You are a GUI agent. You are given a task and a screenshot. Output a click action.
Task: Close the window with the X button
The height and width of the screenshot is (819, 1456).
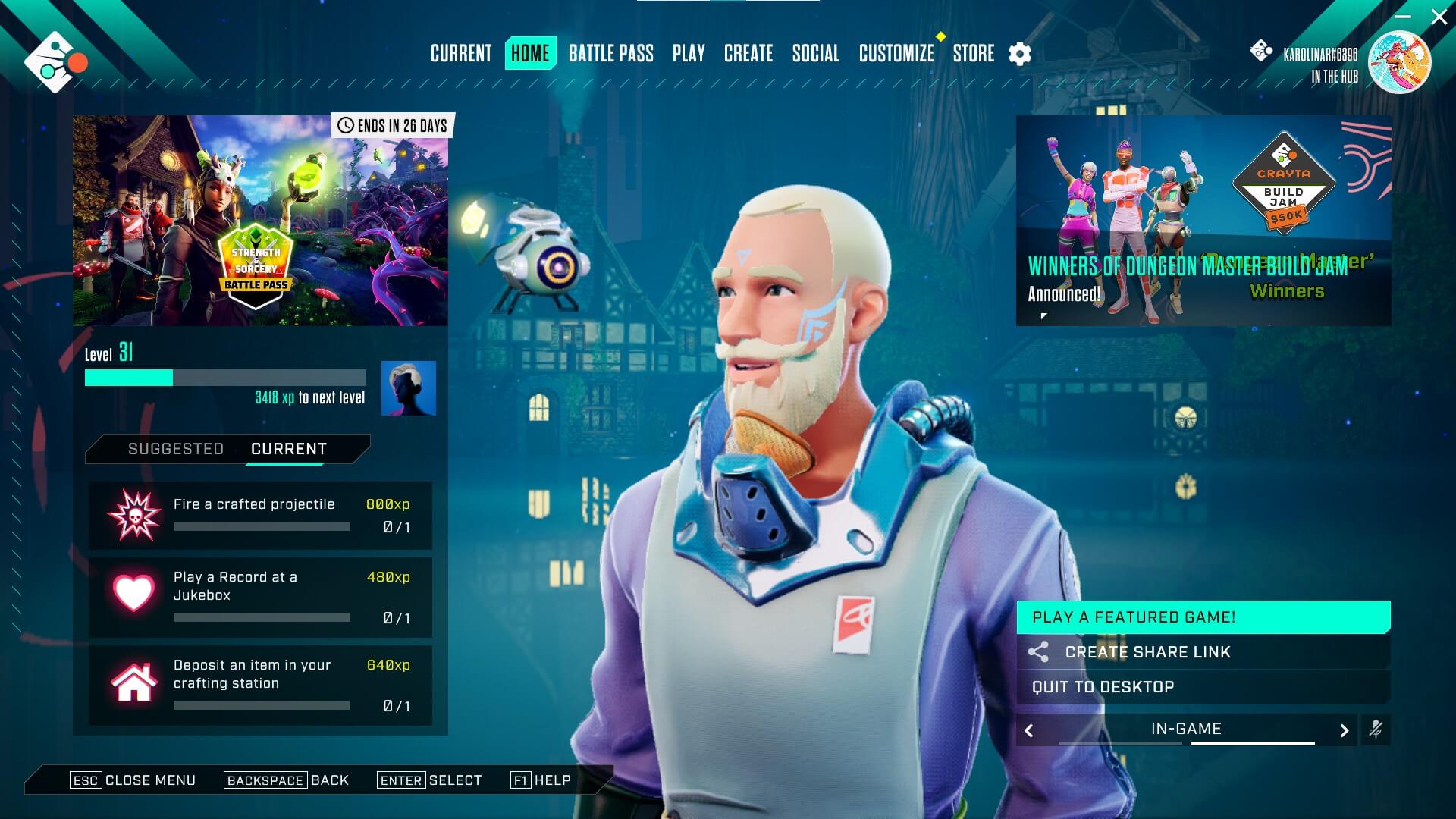[1439, 17]
